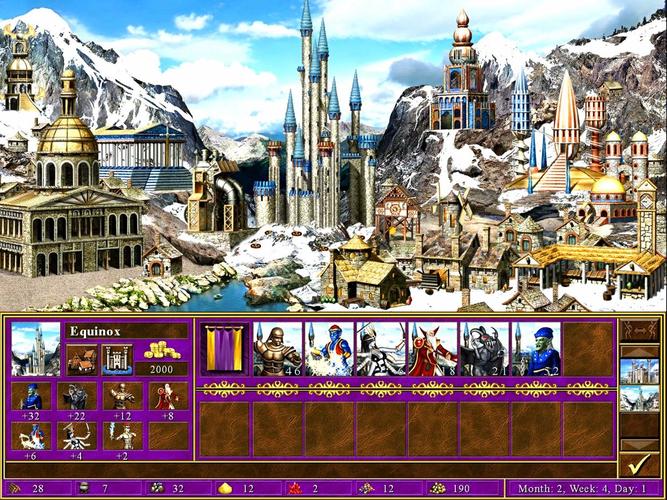Screen dimensions: 667x500
Task: Open the town hall building icon
Action: coord(82,358)
